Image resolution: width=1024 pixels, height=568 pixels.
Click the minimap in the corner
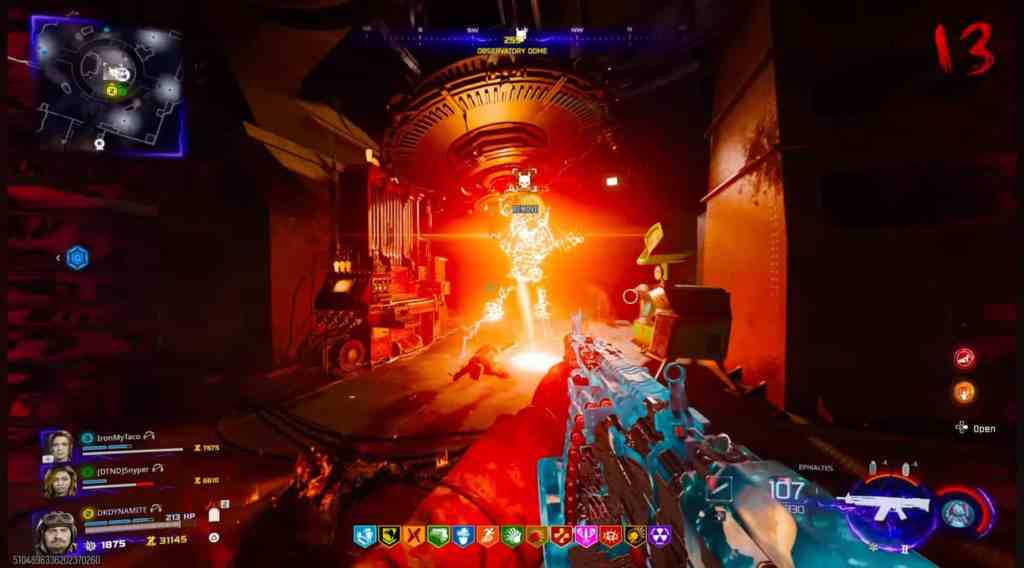click(107, 84)
